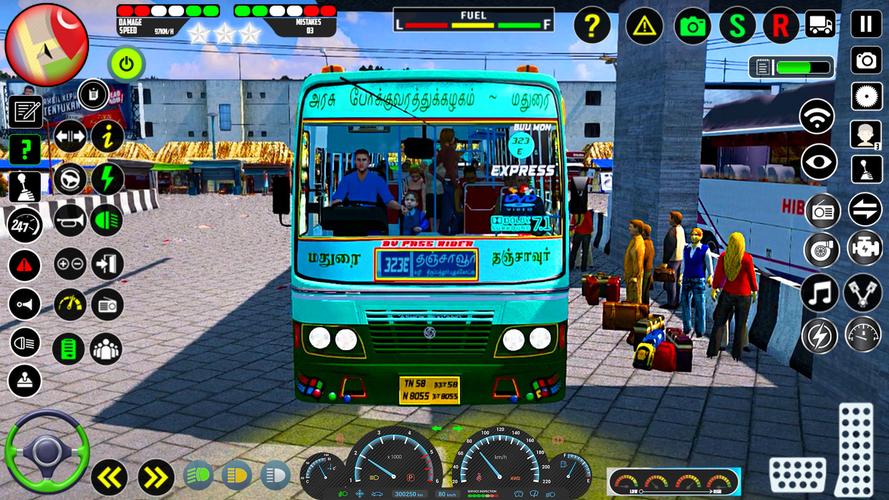Turn on the hazard warning triangle
This screenshot has width=889, height=500.
pos(645,25)
